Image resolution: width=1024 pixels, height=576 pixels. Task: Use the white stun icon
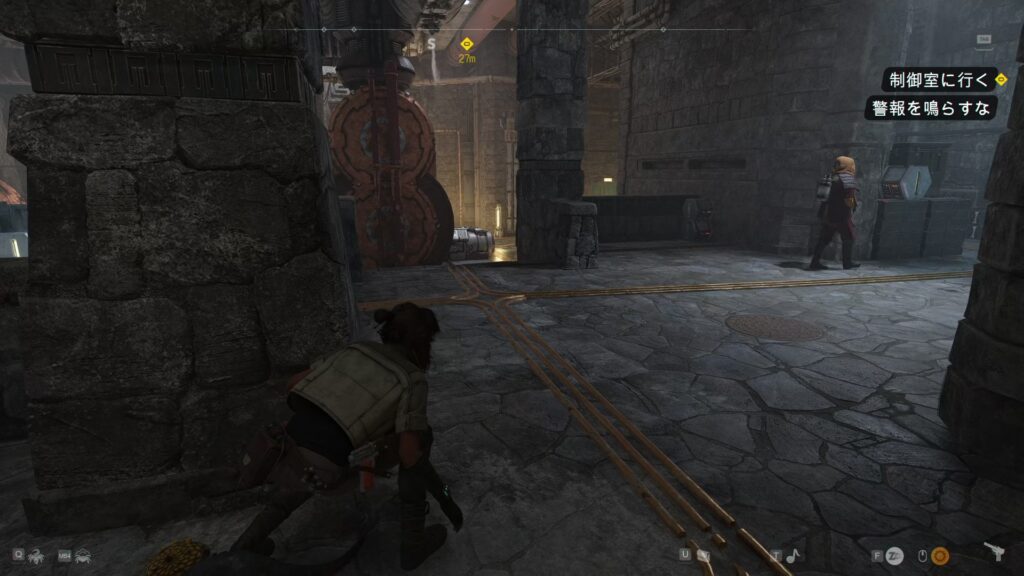894,555
